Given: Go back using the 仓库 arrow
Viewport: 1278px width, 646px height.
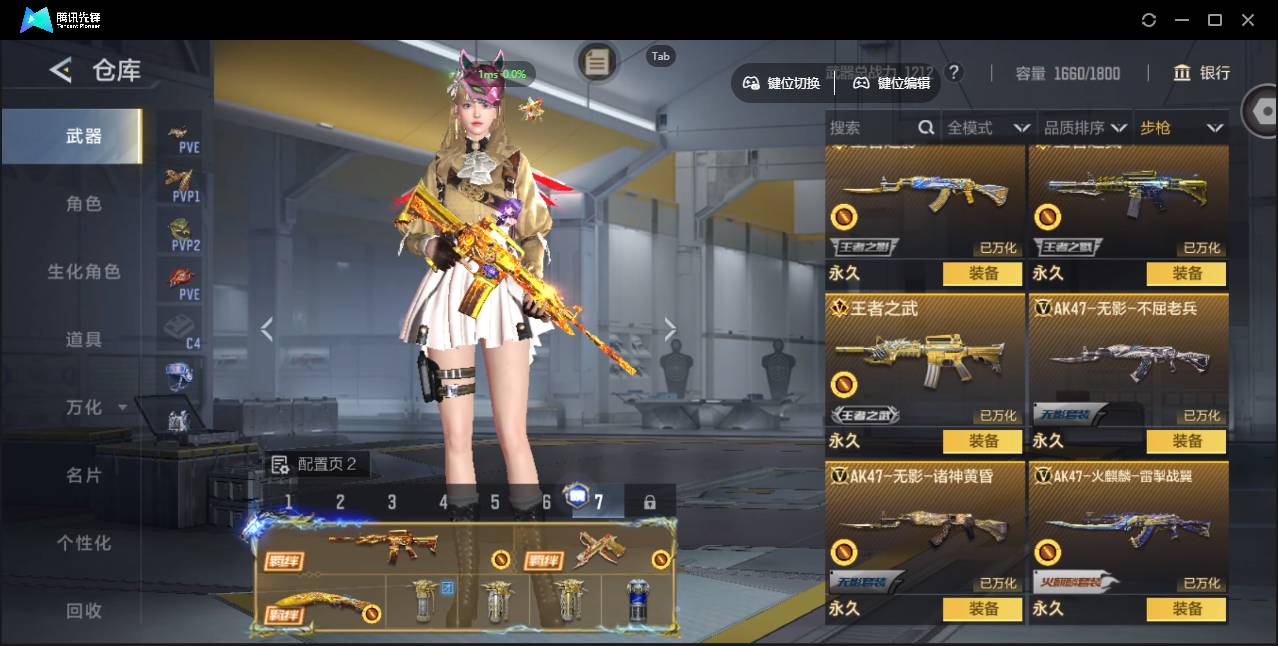Looking at the screenshot, I should pyautogui.click(x=61, y=70).
